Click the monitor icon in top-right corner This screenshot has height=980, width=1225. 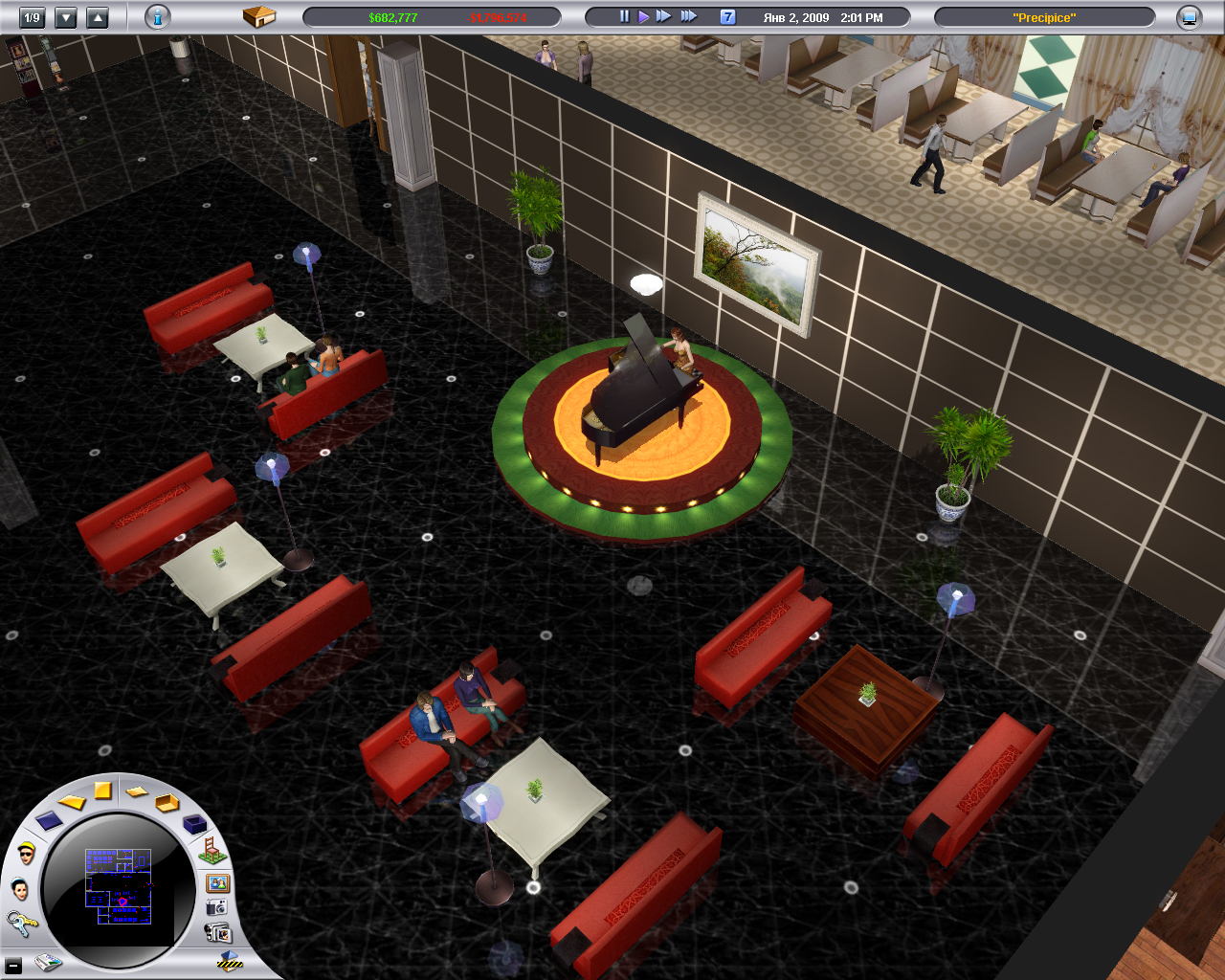1189,17
